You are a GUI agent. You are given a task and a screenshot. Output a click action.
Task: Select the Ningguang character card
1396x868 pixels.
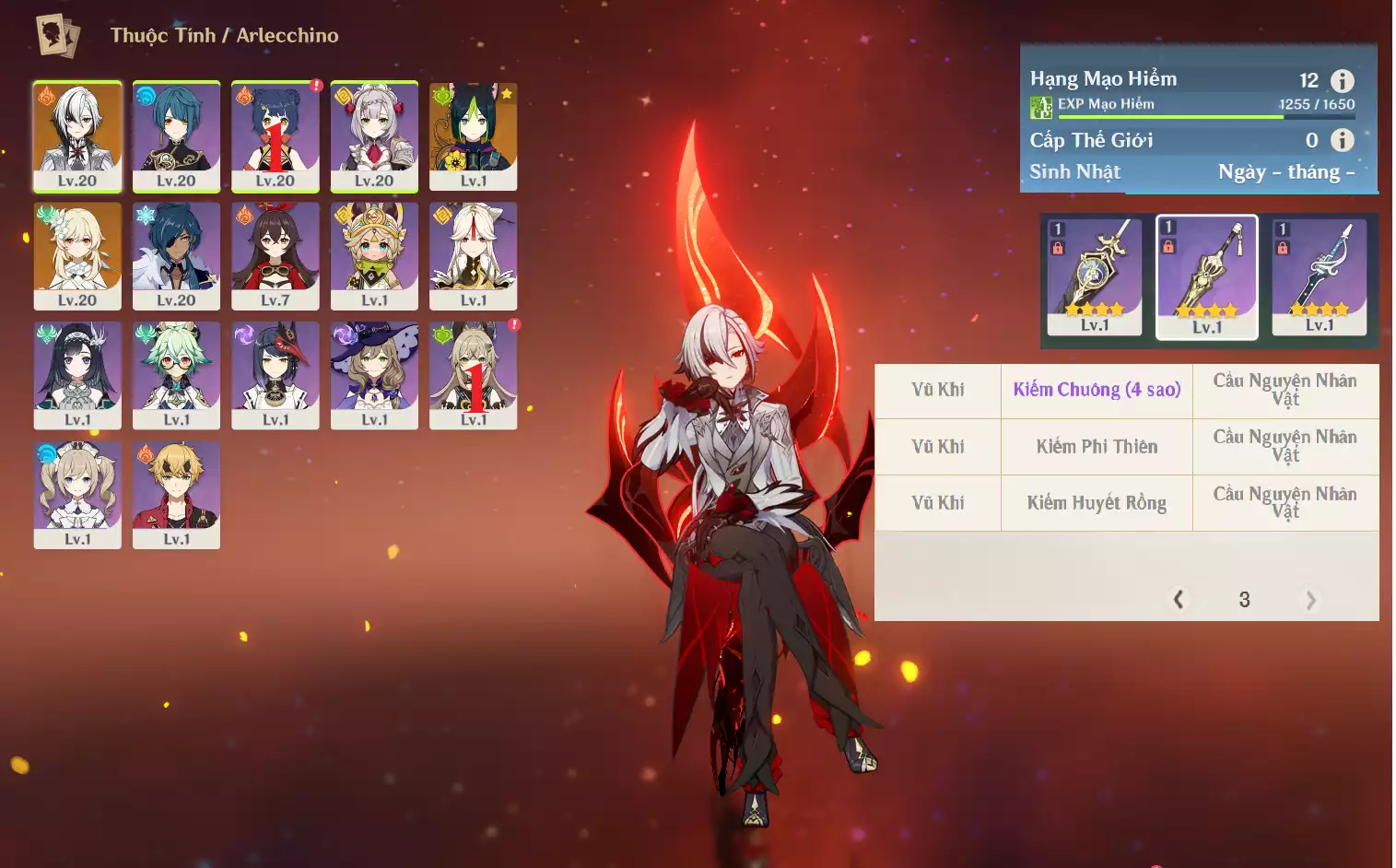(x=473, y=255)
